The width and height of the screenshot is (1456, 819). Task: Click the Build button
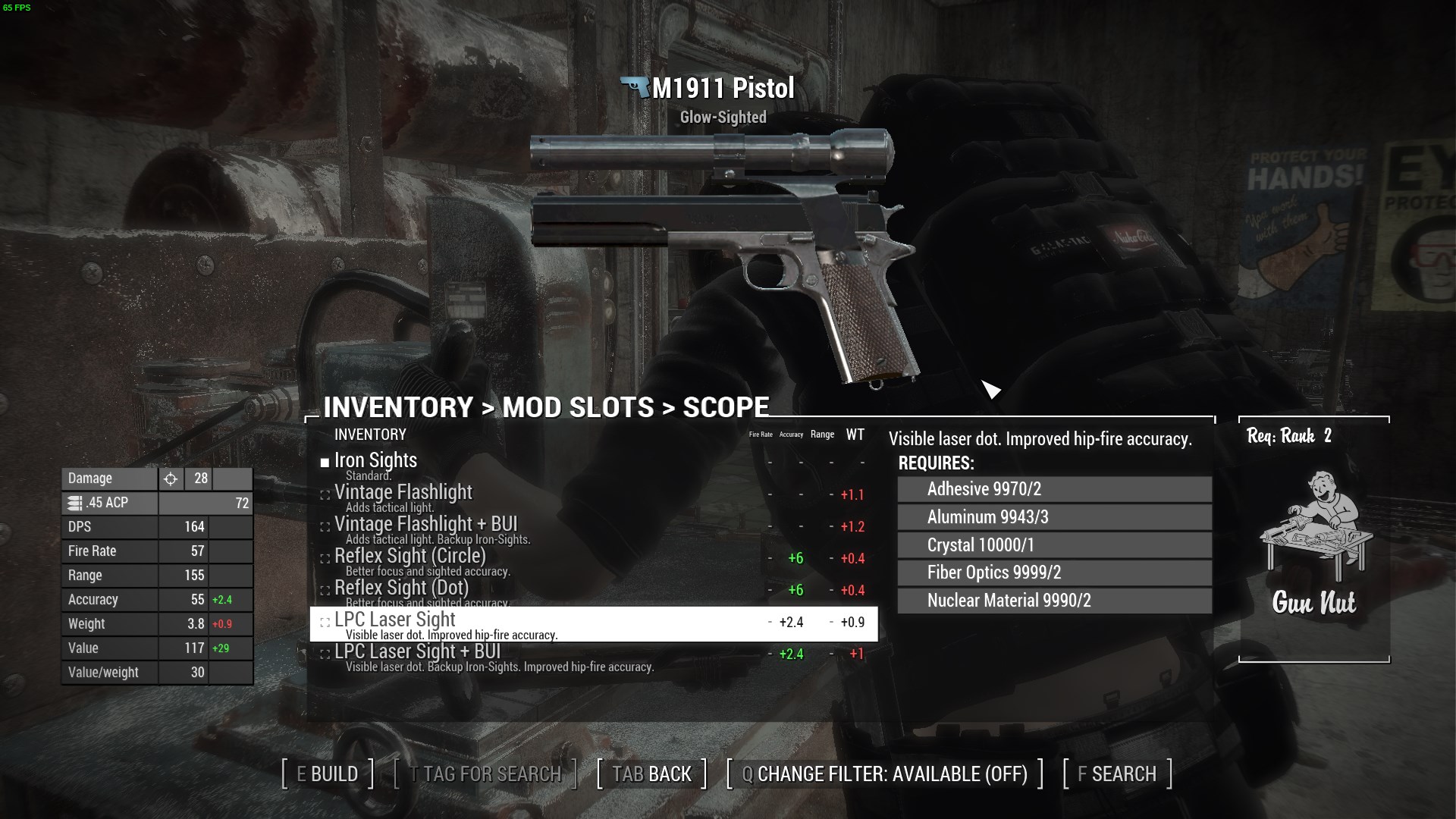coord(328,773)
